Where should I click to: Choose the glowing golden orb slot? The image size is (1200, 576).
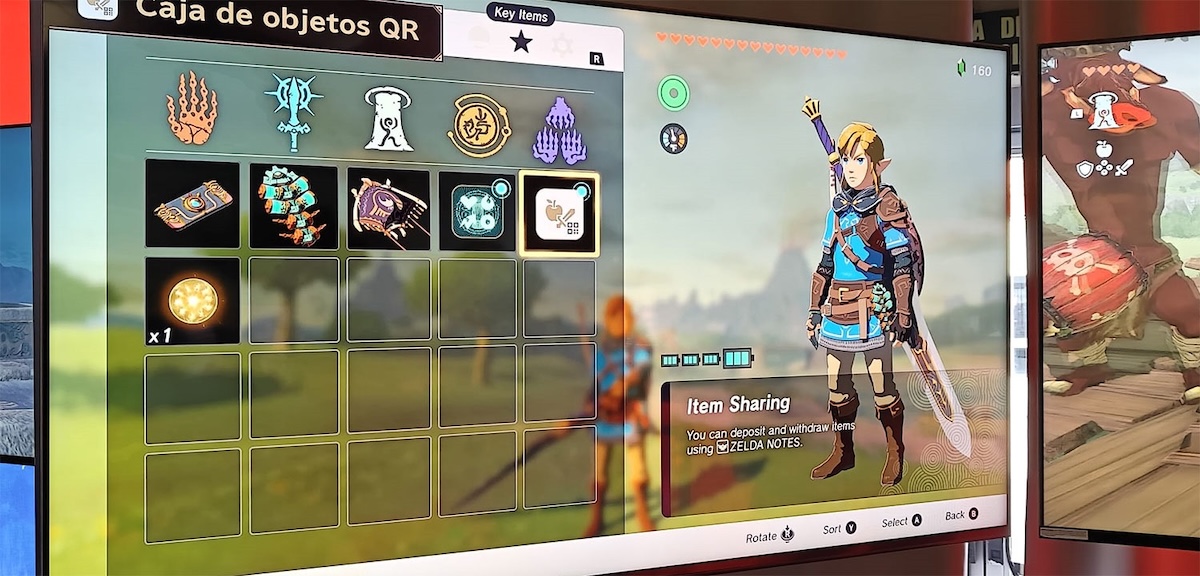[x=193, y=300]
